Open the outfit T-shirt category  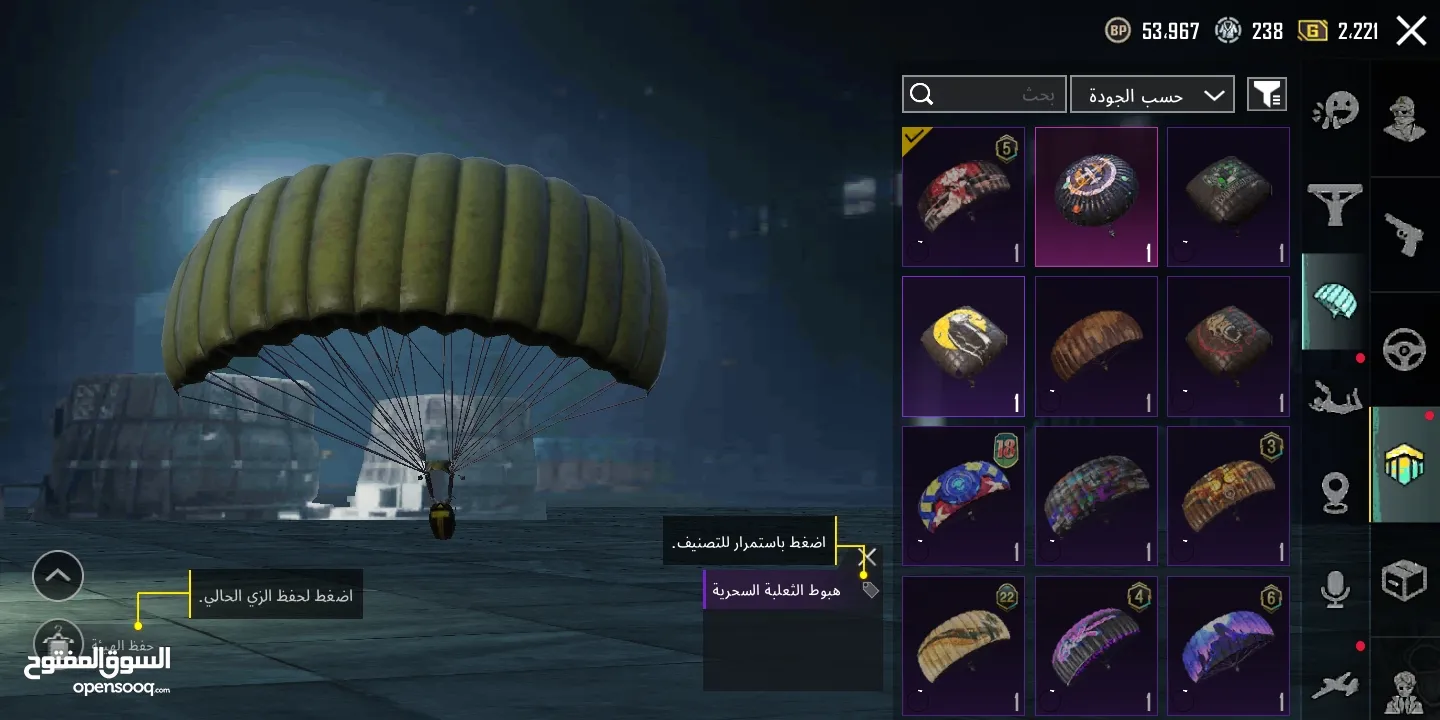point(1335,205)
